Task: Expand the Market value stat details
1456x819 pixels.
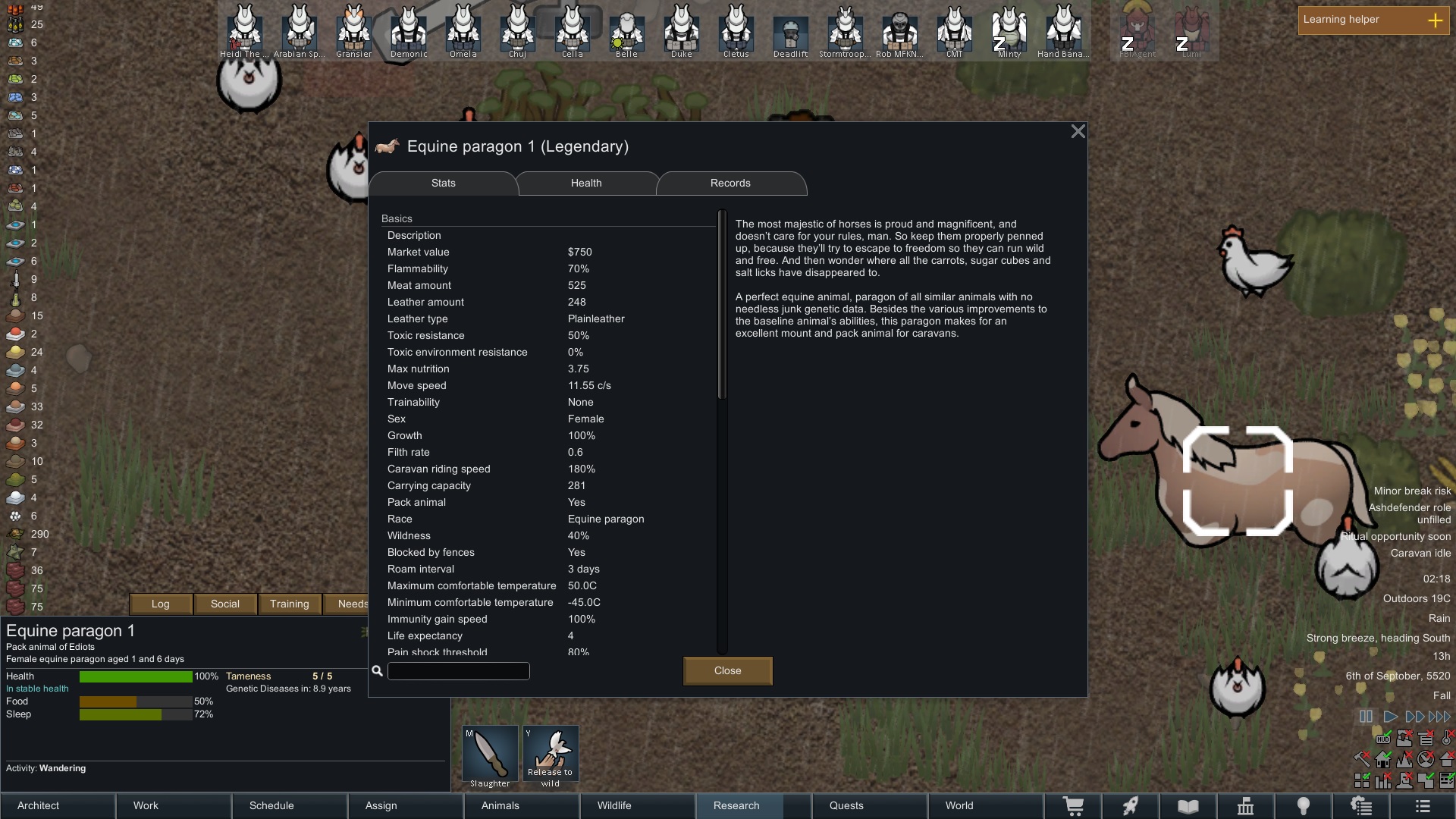Action: tap(419, 252)
